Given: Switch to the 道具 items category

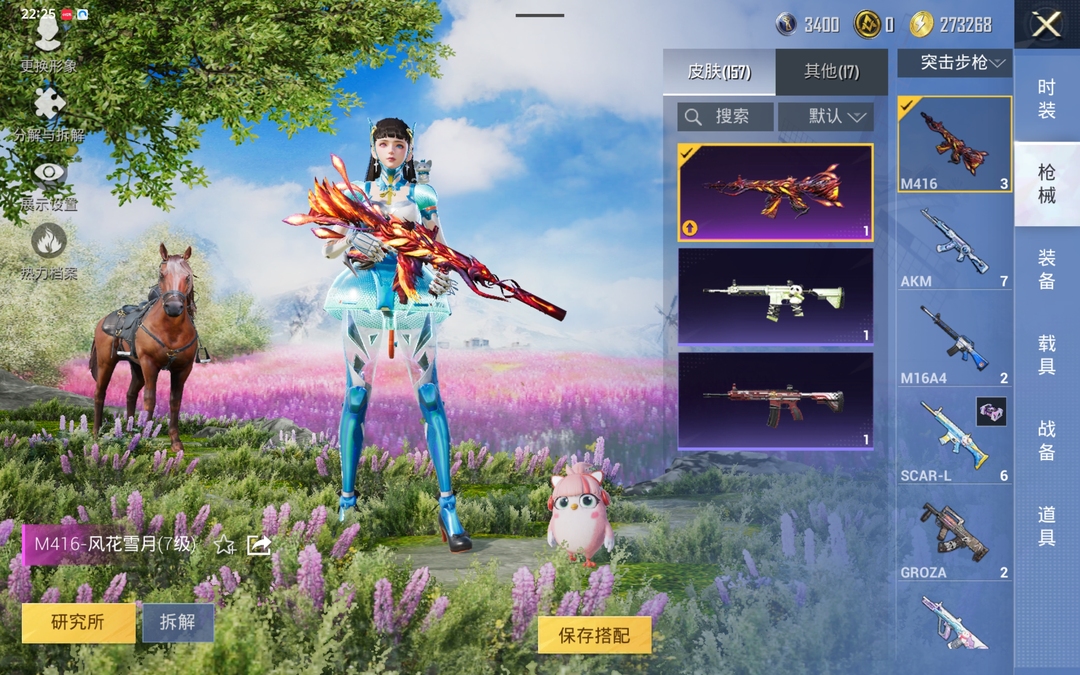Looking at the screenshot, I should [x=1046, y=526].
